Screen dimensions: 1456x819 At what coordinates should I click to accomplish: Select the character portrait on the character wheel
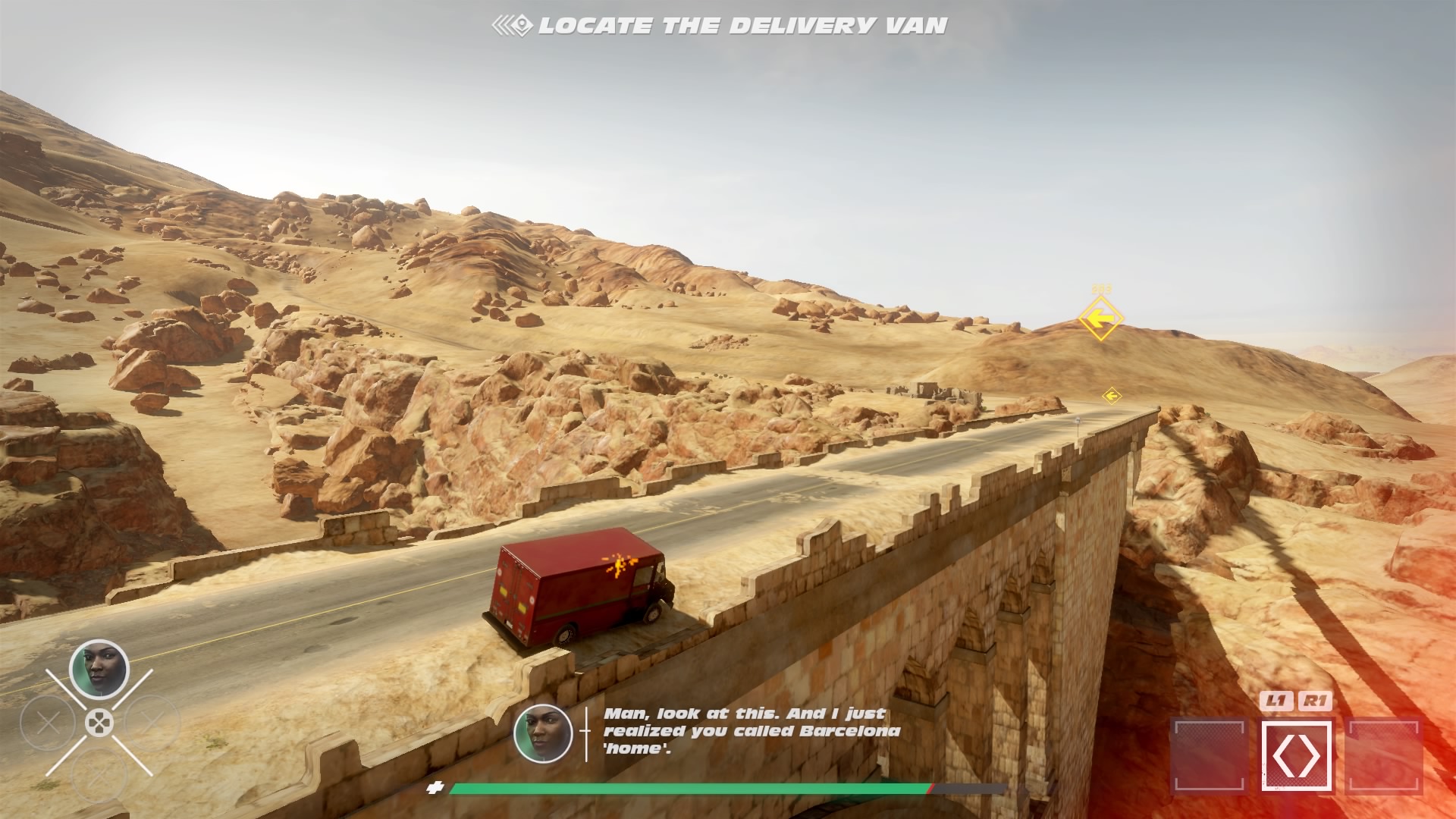pyautogui.click(x=99, y=669)
